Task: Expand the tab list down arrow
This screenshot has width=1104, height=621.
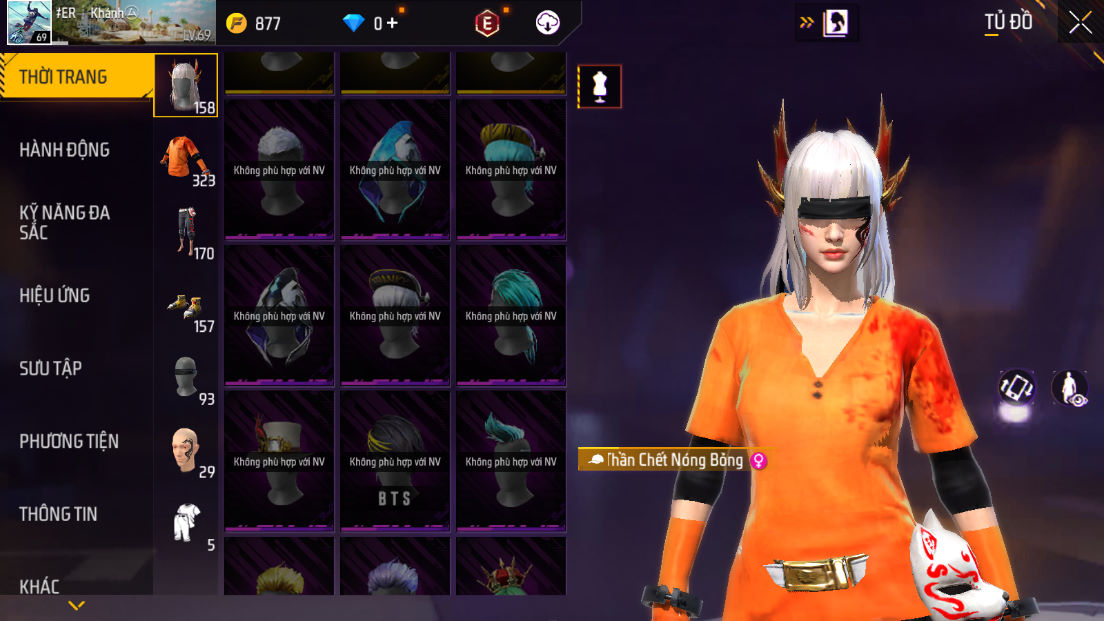Action: pos(76,606)
